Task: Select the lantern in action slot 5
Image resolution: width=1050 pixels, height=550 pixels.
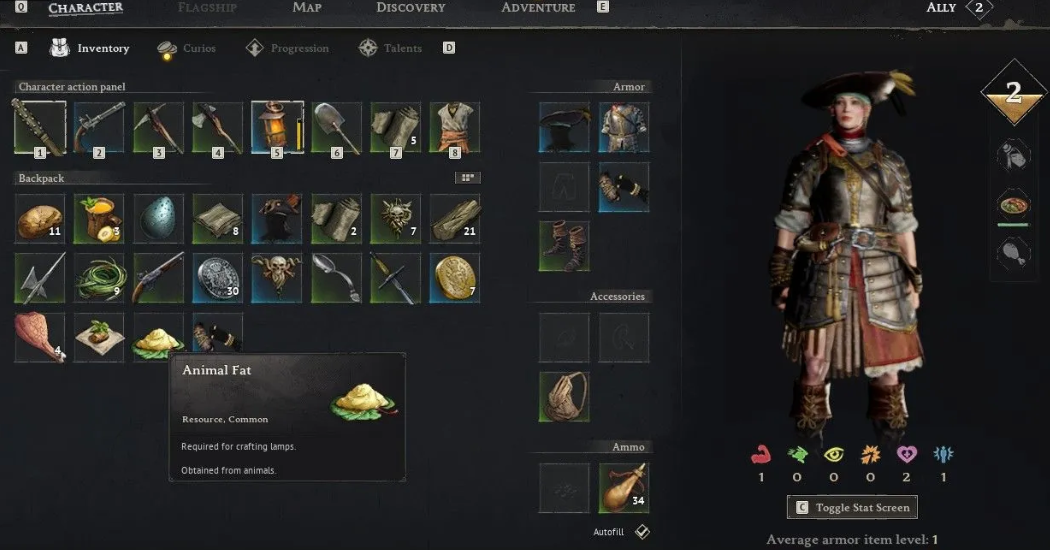Action: 277,127
